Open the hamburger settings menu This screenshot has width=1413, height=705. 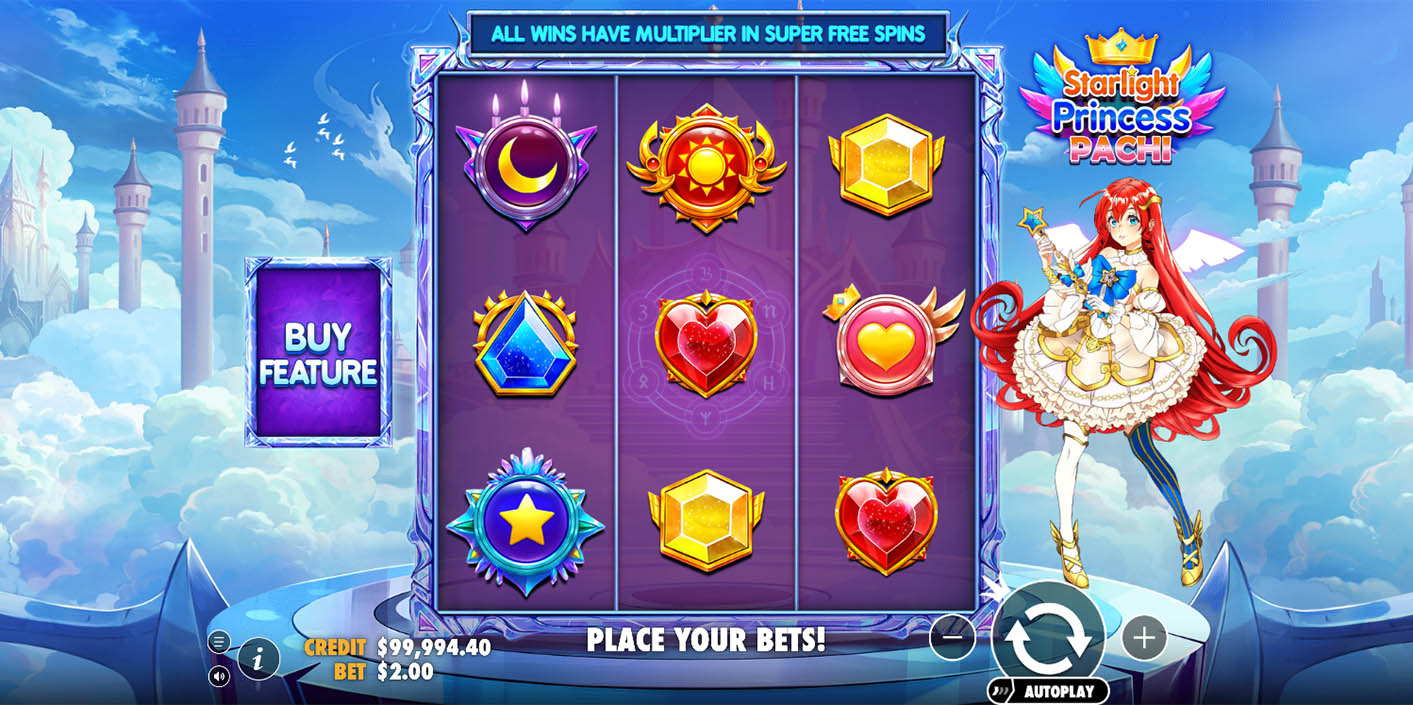coord(219,642)
